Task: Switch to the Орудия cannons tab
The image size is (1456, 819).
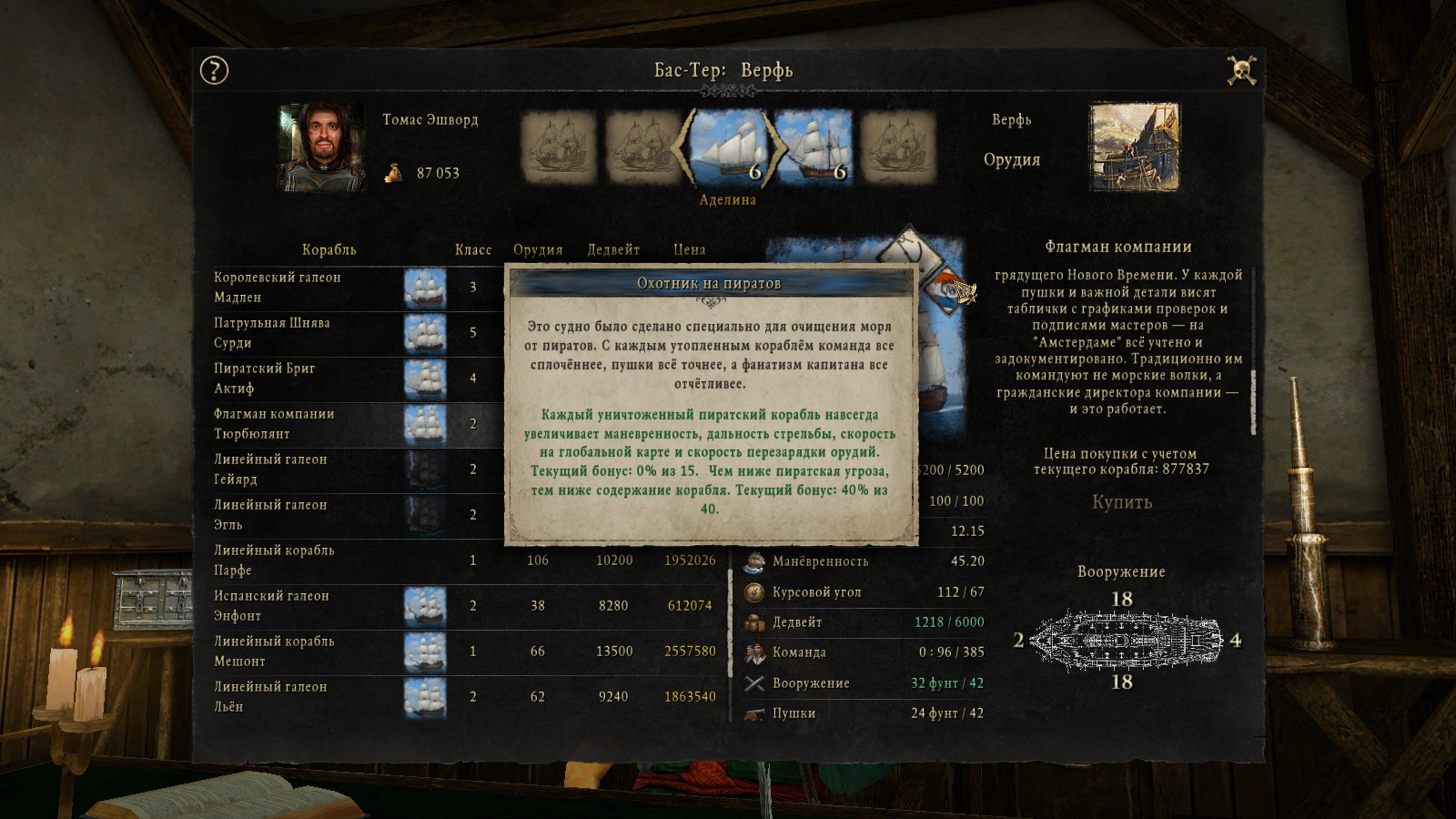Action: pos(1011,159)
